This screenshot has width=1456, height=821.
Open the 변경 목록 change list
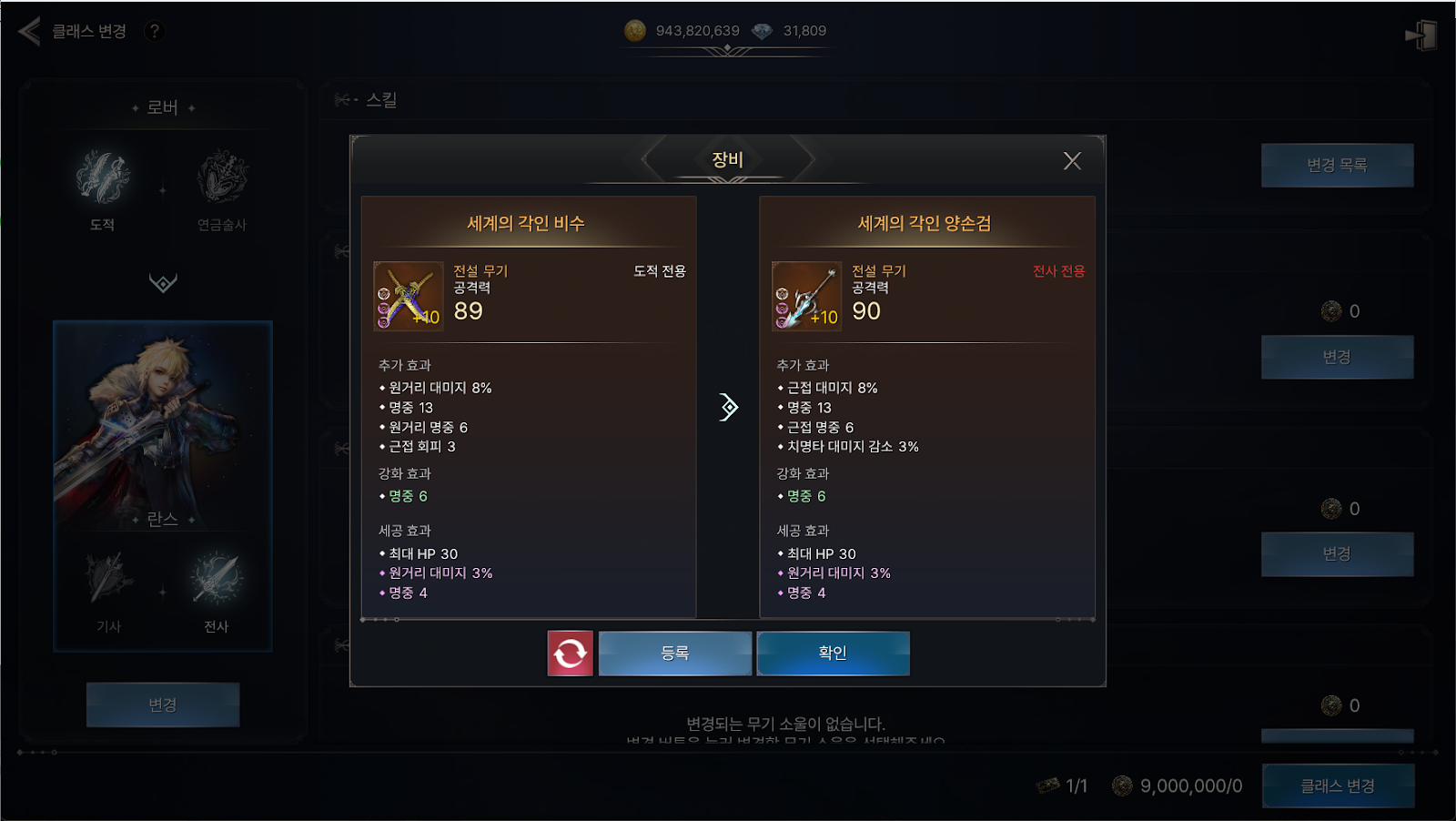(x=1337, y=165)
